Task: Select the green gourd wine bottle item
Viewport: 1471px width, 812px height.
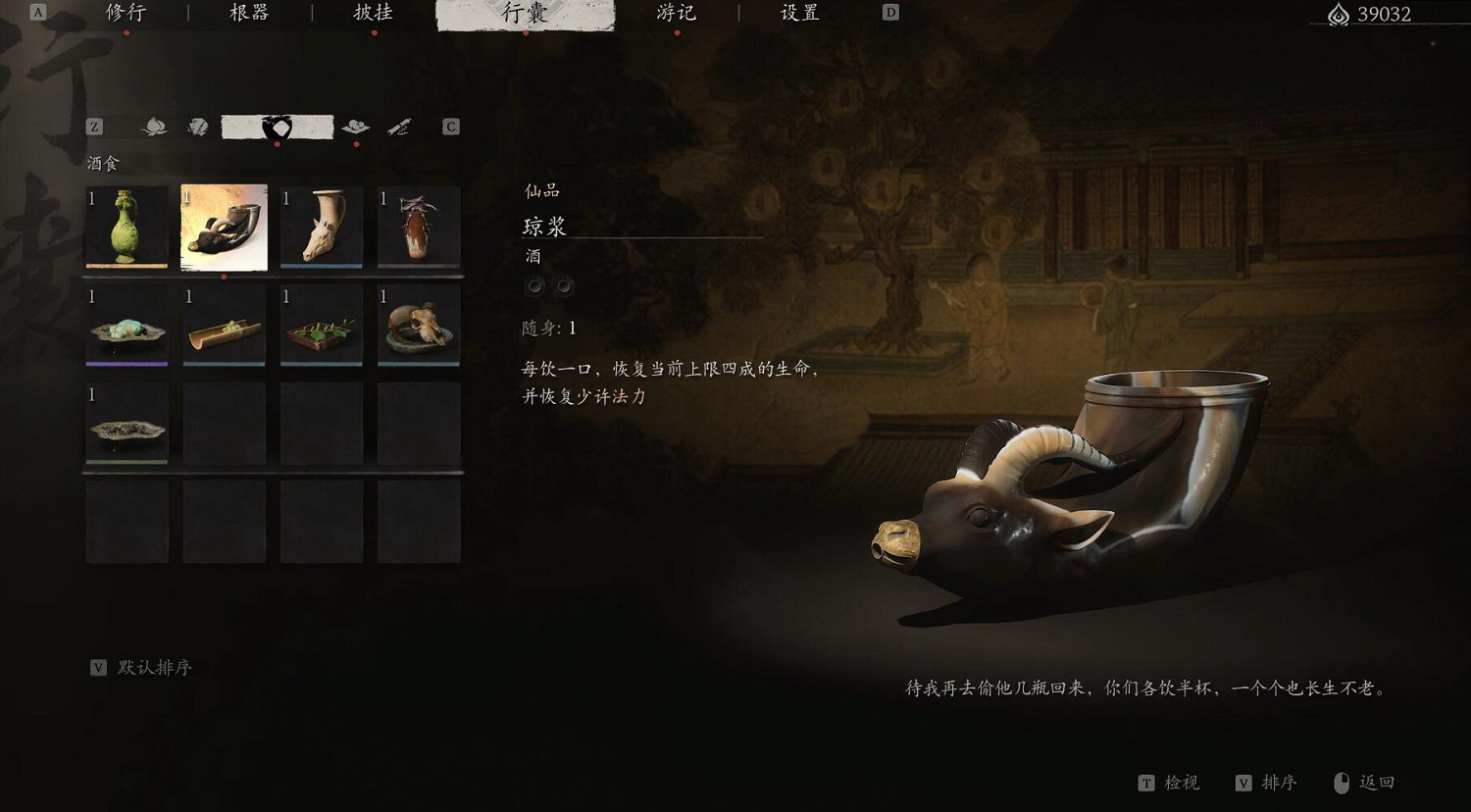Action: pos(127,228)
